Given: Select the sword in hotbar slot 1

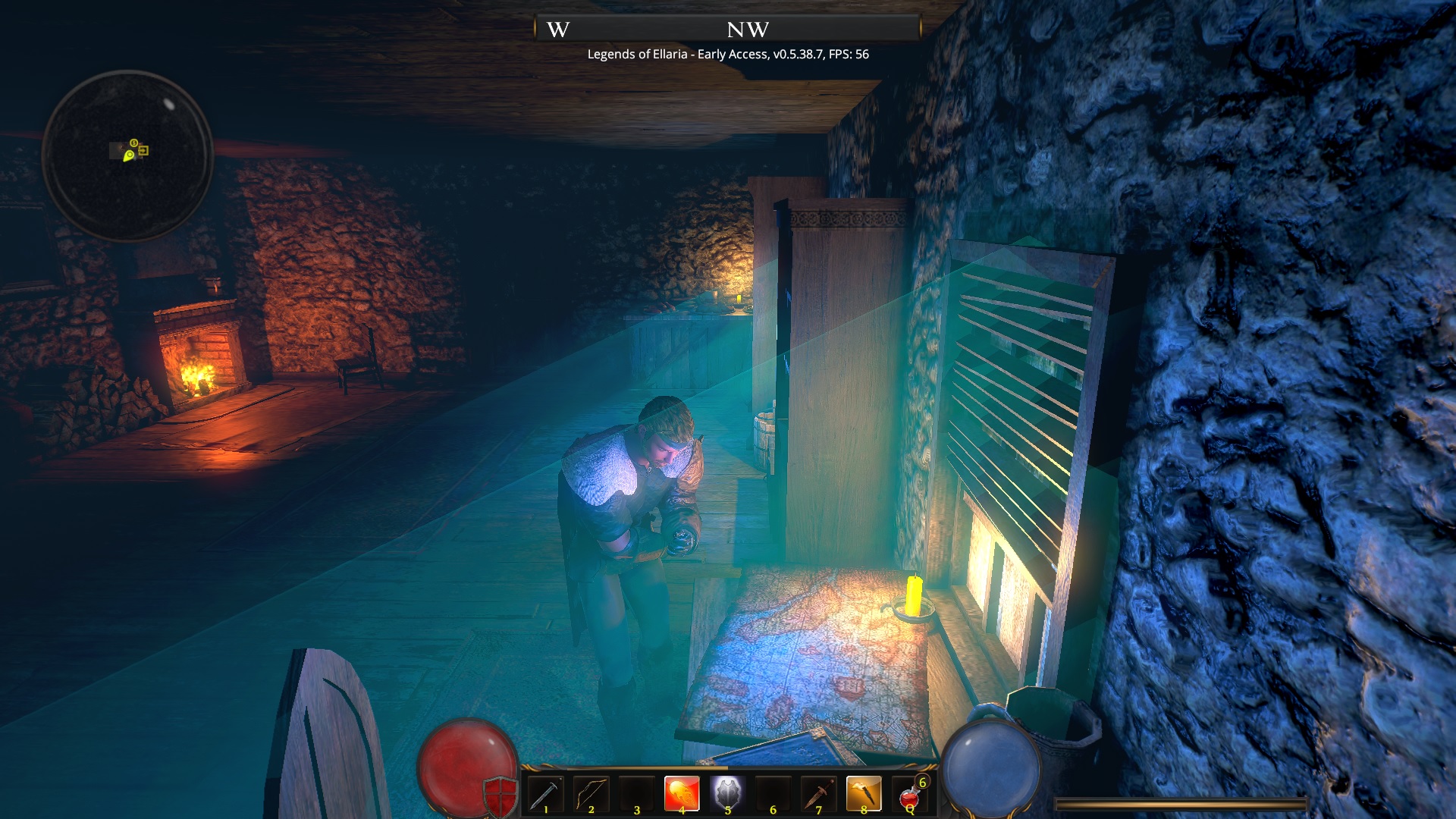Looking at the screenshot, I should coord(546,792).
